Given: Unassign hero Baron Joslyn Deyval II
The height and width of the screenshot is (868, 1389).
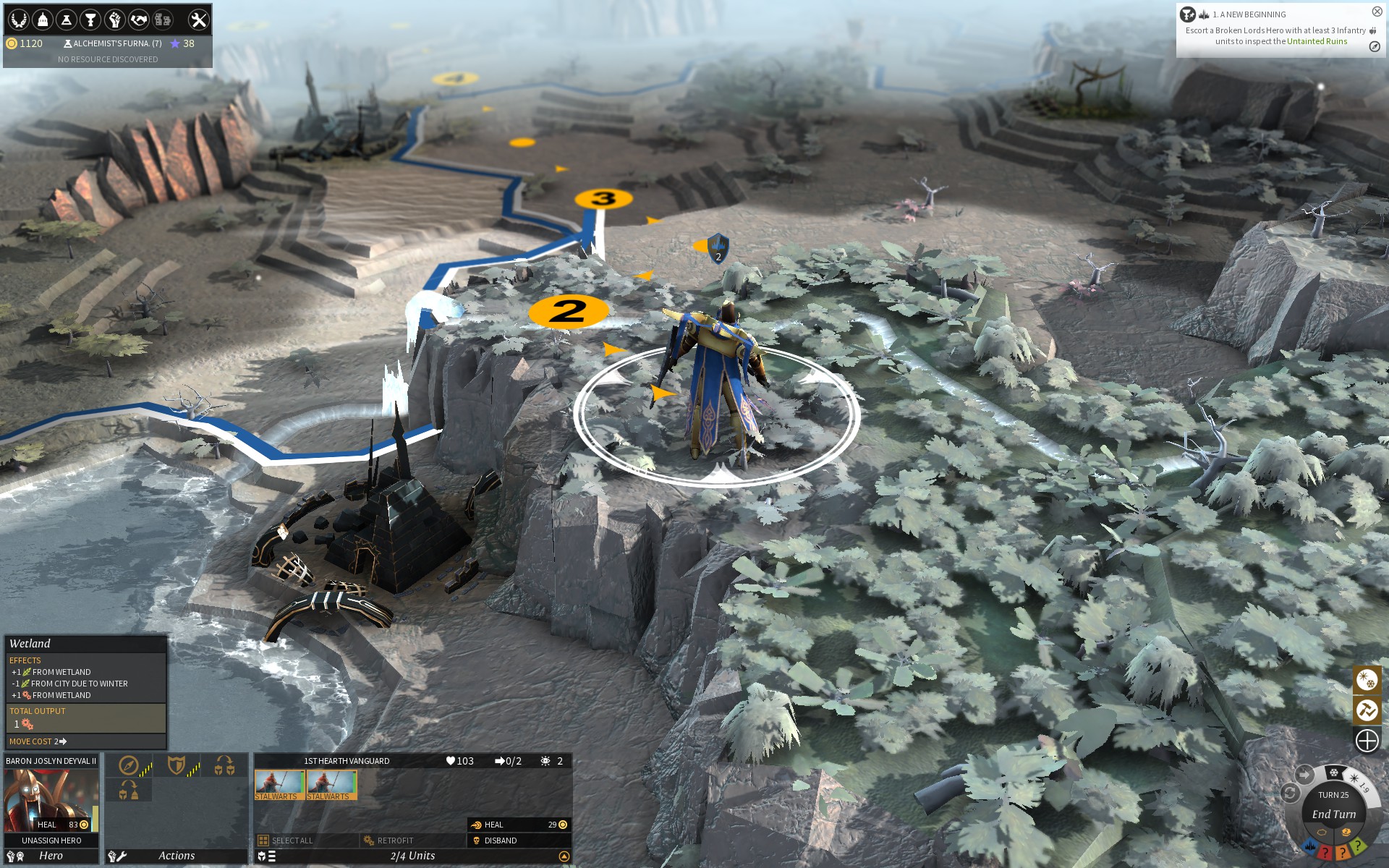Looking at the screenshot, I should point(51,841).
